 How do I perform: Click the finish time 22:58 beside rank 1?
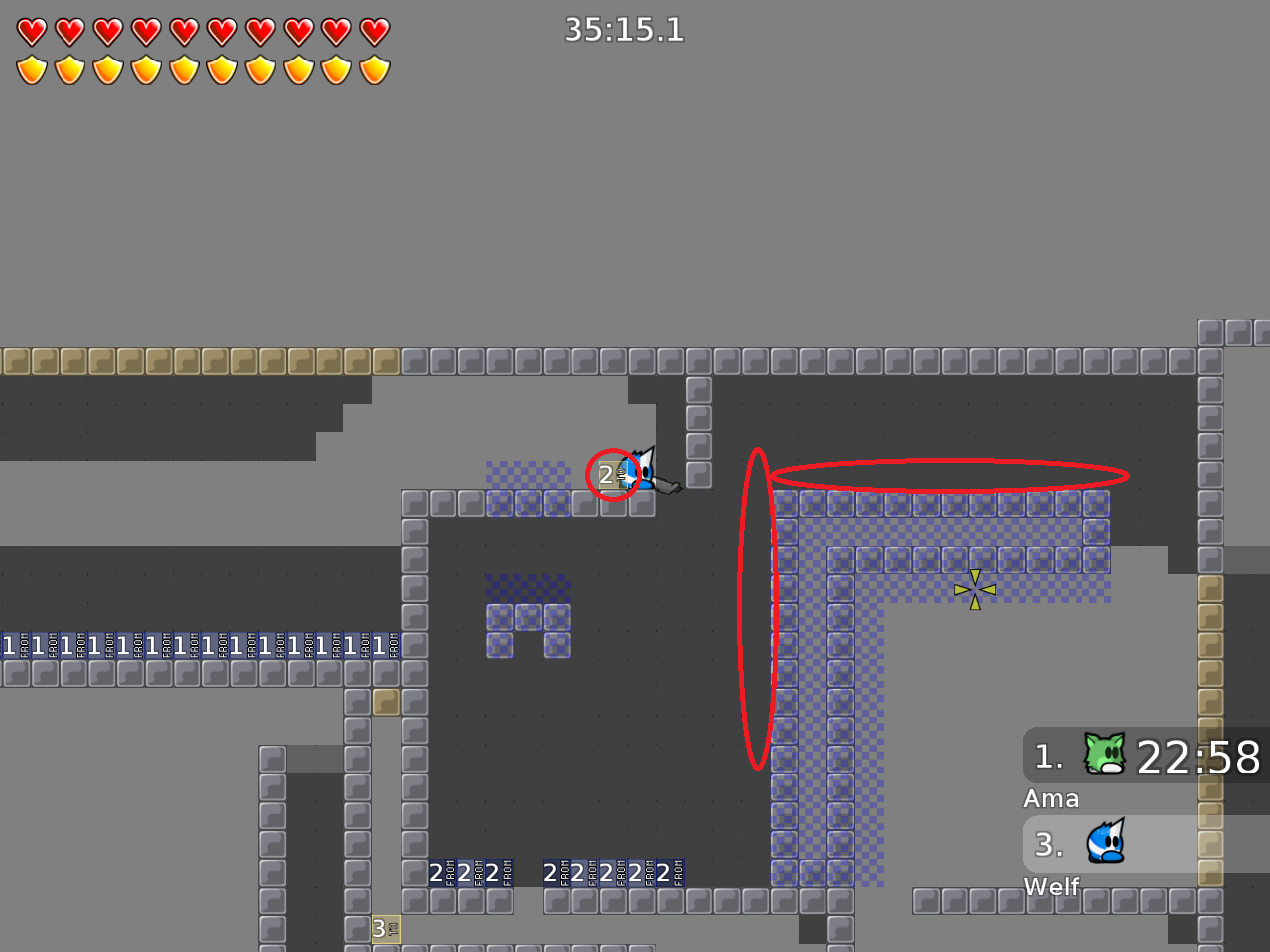(x=1198, y=758)
